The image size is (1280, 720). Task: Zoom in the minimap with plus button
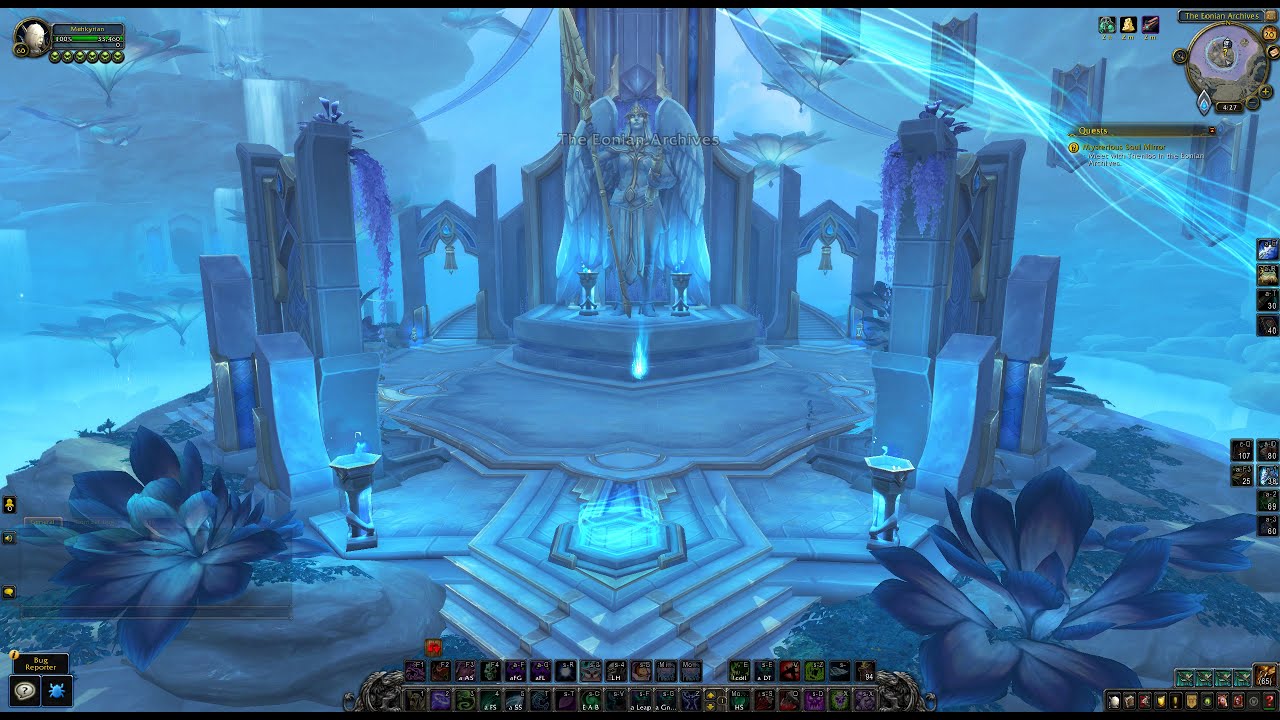[x=1266, y=91]
